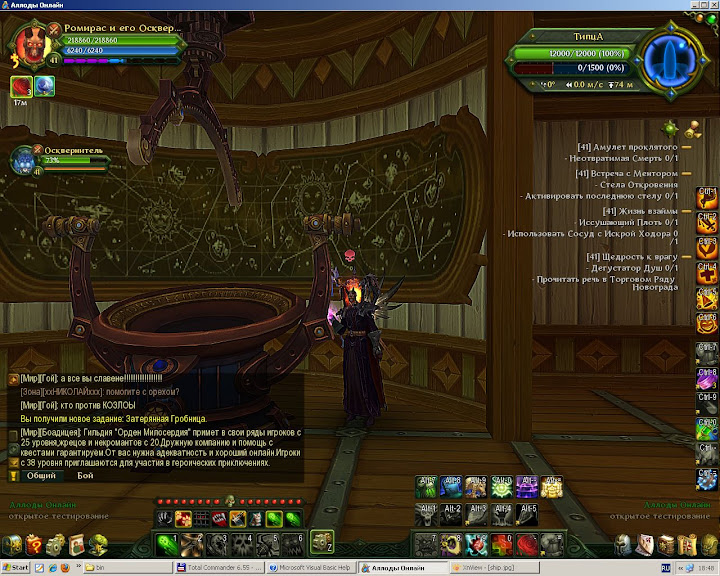This screenshot has height=576, width=720.
Task: Open the helmet icon in the bottom-right menu
Action: [x=623, y=544]
